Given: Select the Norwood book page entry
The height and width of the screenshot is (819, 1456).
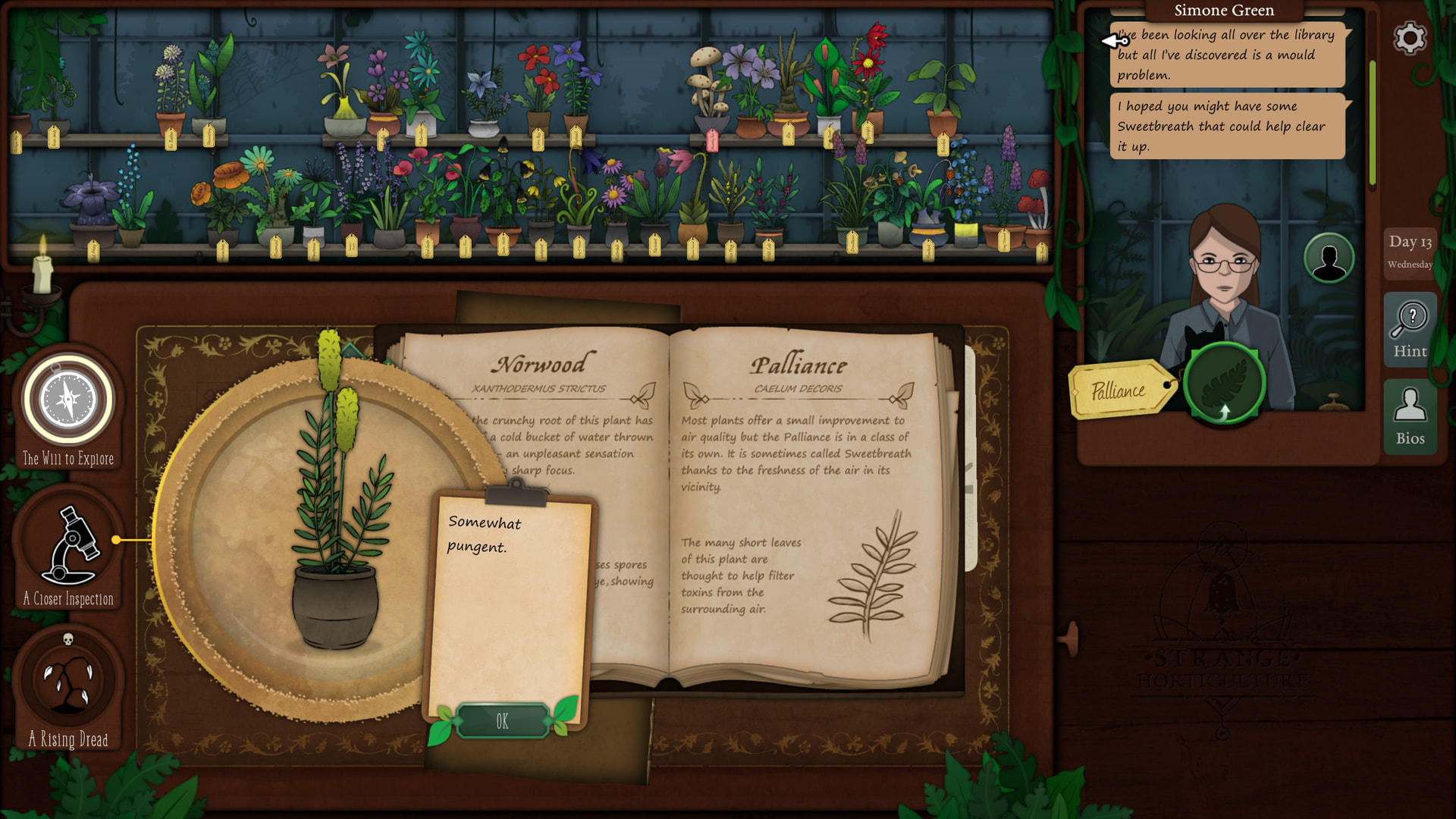Looking at the screenshot, I should pos(540,365).
